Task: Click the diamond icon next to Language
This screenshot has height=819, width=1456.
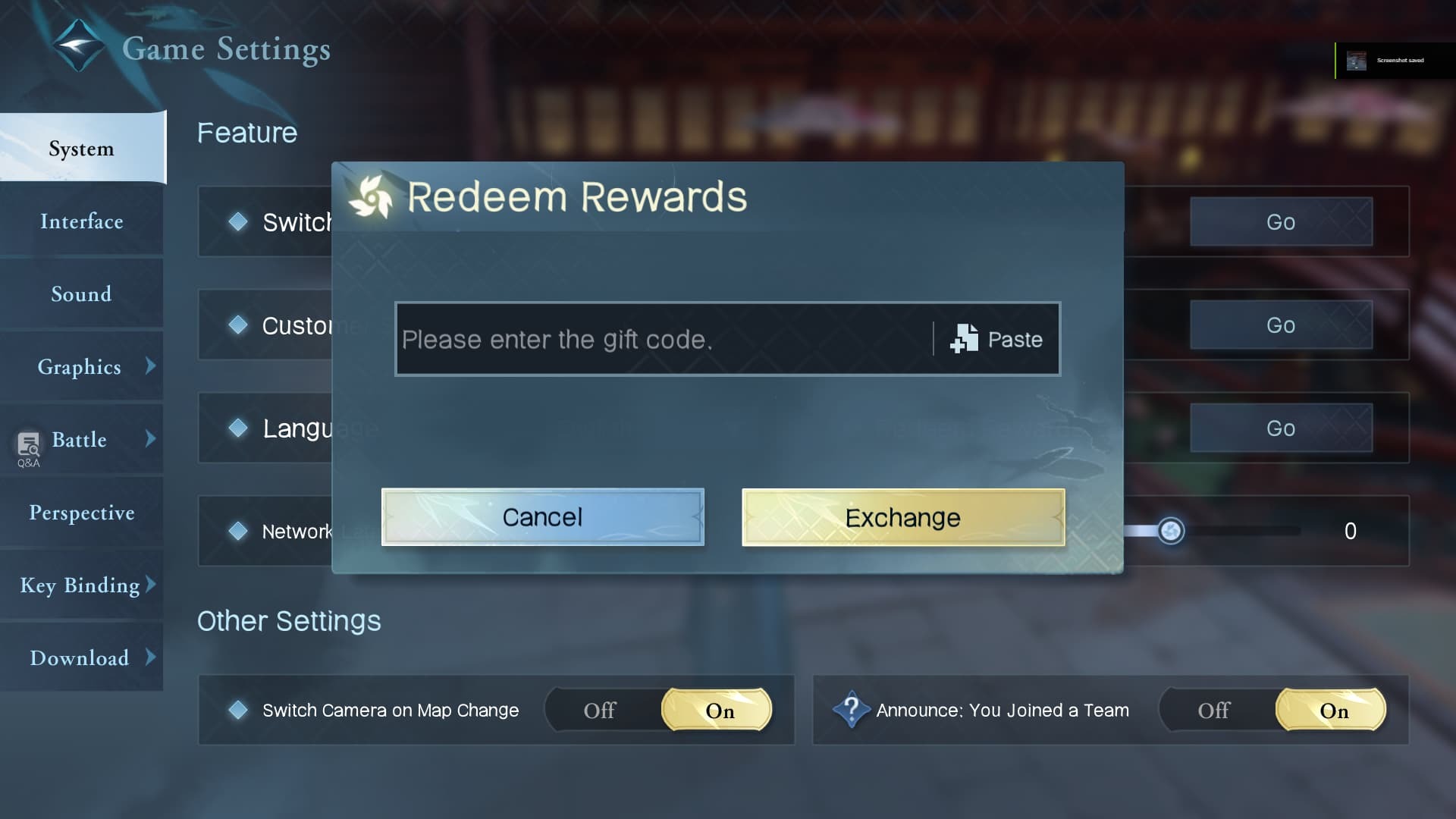Action: (239, 428)
